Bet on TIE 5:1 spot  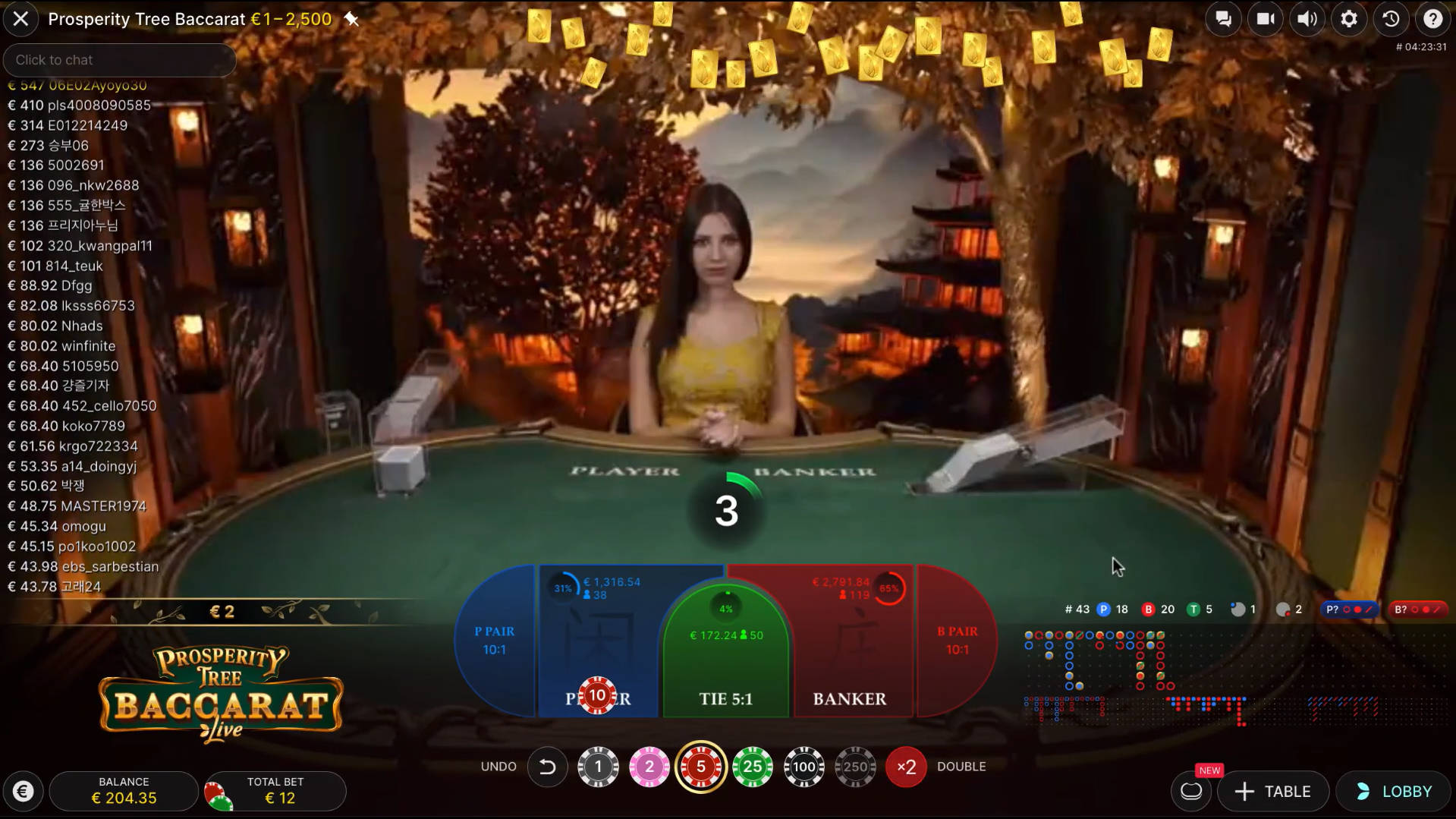click(x=725, y=668)
